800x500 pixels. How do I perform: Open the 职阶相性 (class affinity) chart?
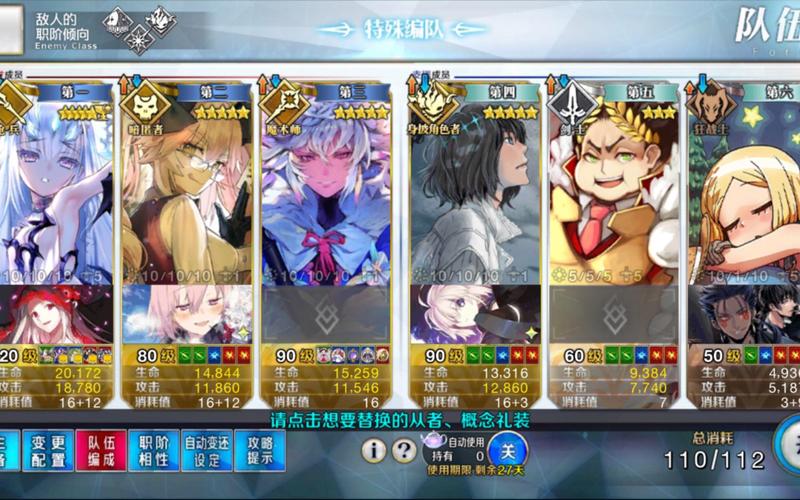coord(154,451)
